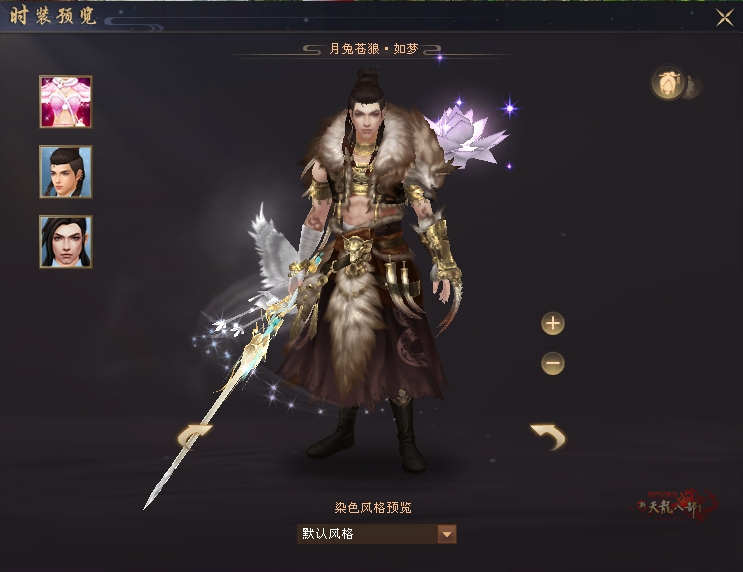Toggle the glowing hat-wearing figure icon
743x572 pixels.
click(x=667, y=85)
